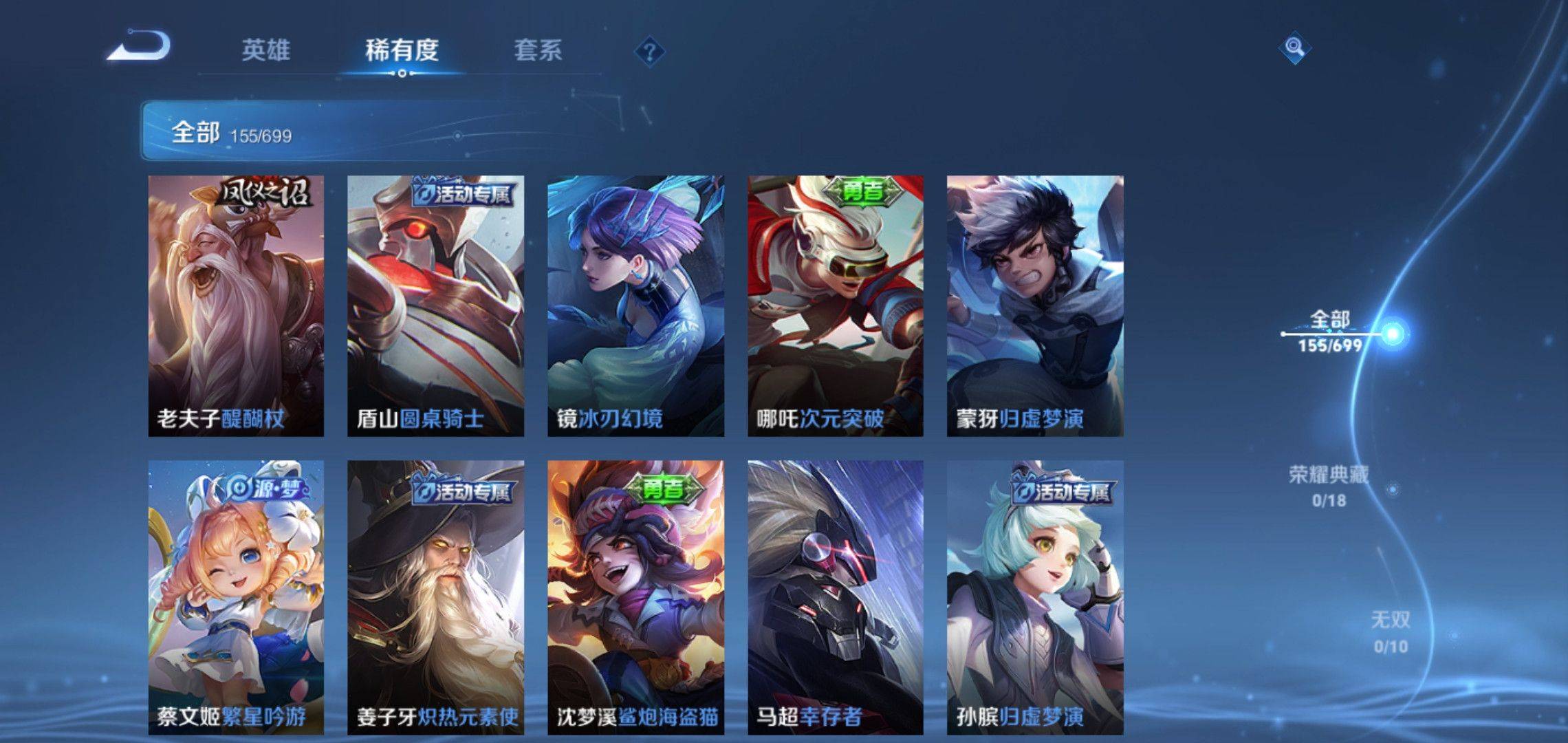Open the 镜 冰刃幻境 skin card
The image size is (1568, 743).
[x=635, y=305]
